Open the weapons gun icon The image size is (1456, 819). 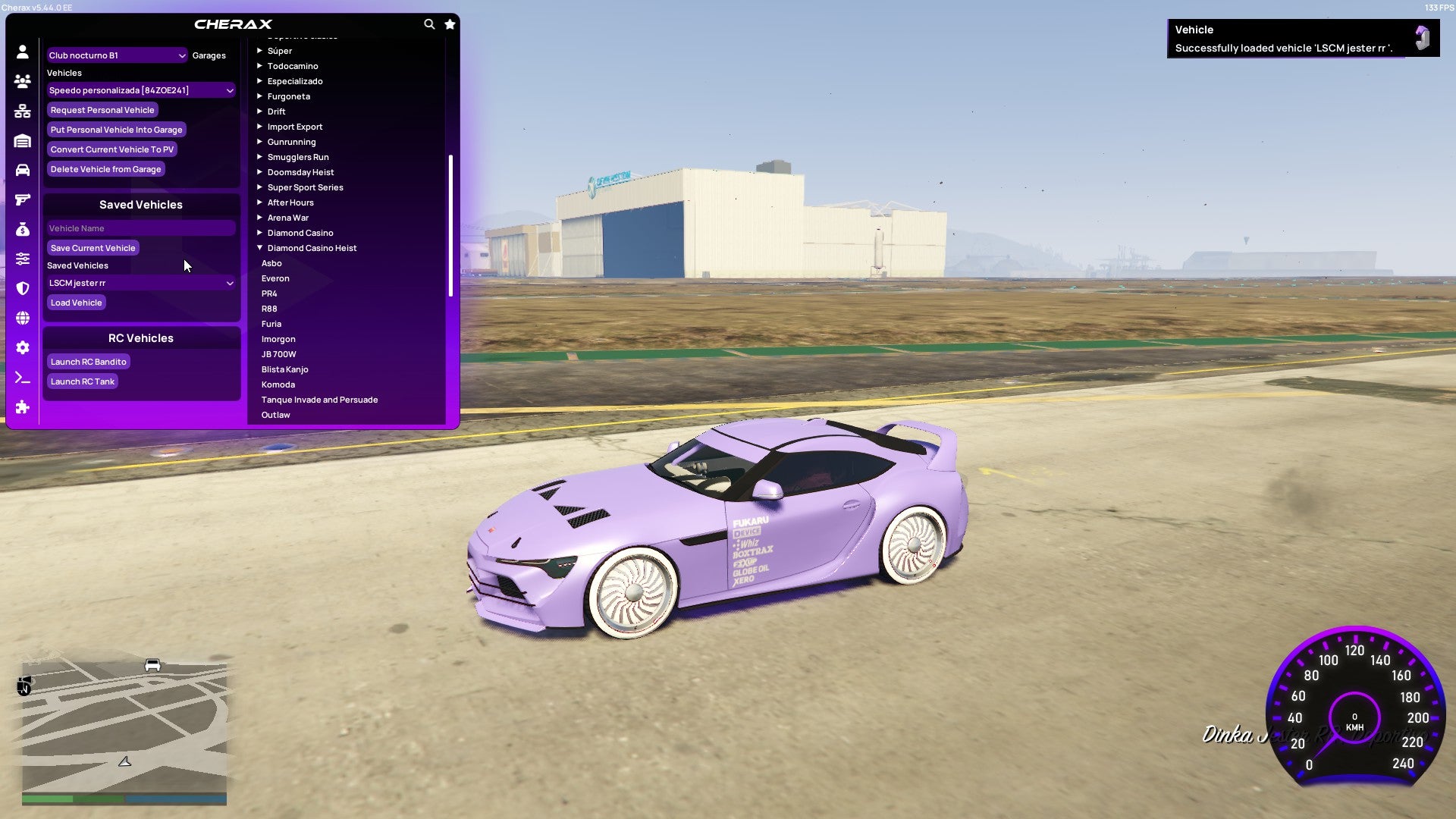[x=23, y=199]
